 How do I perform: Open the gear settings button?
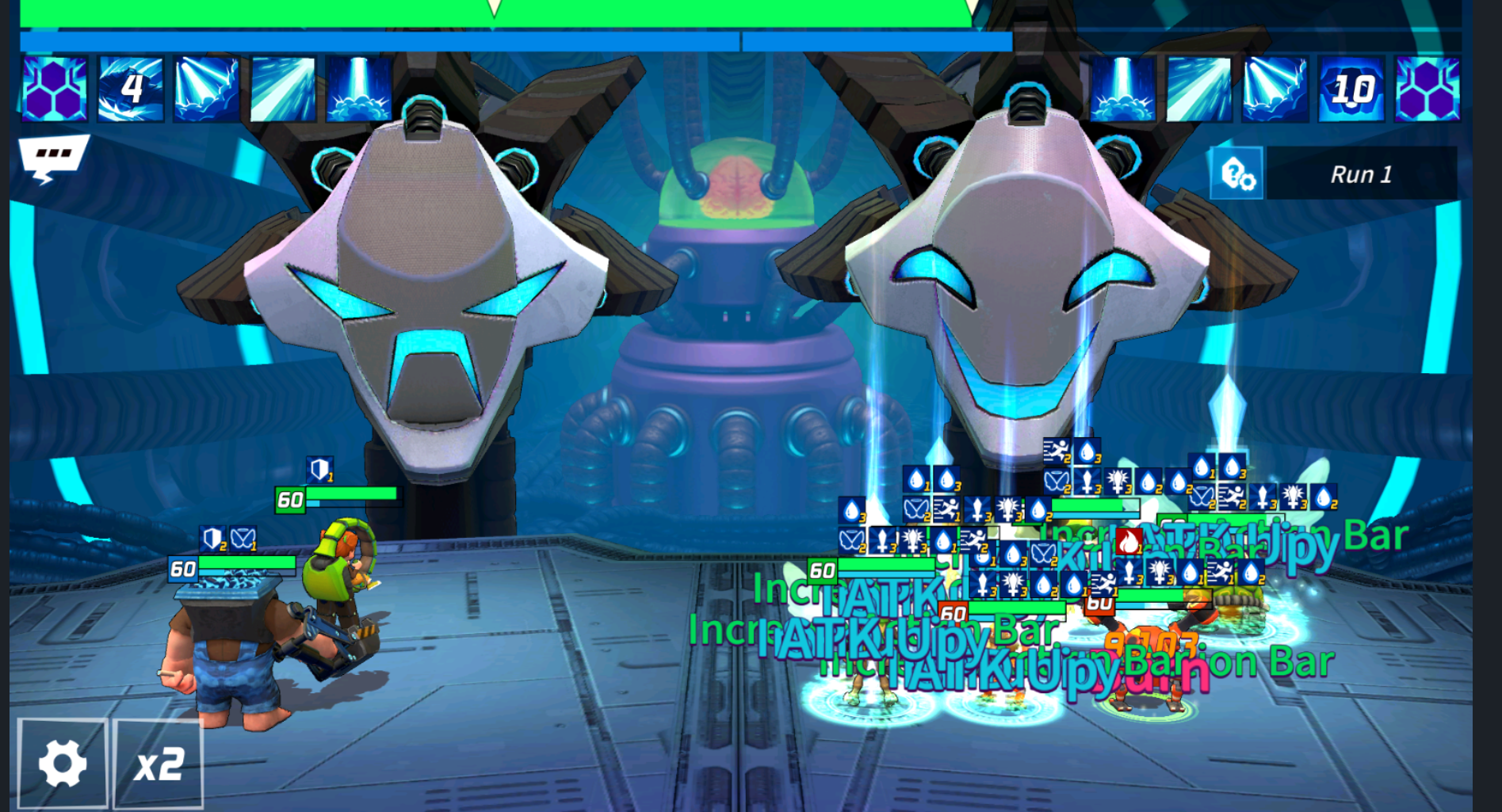(x=63, y=764)
